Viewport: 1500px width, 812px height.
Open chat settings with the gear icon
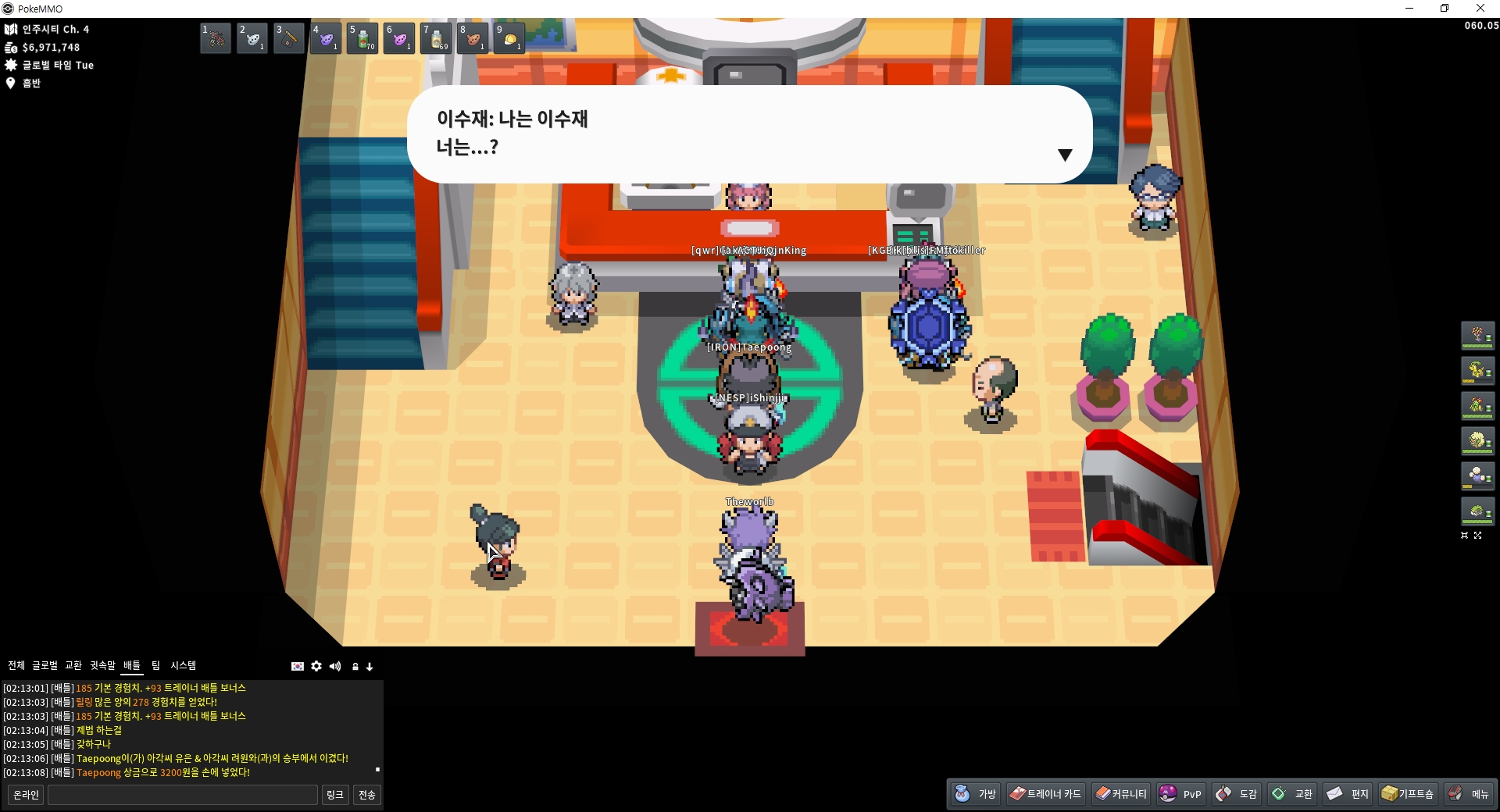pos(316,666)
